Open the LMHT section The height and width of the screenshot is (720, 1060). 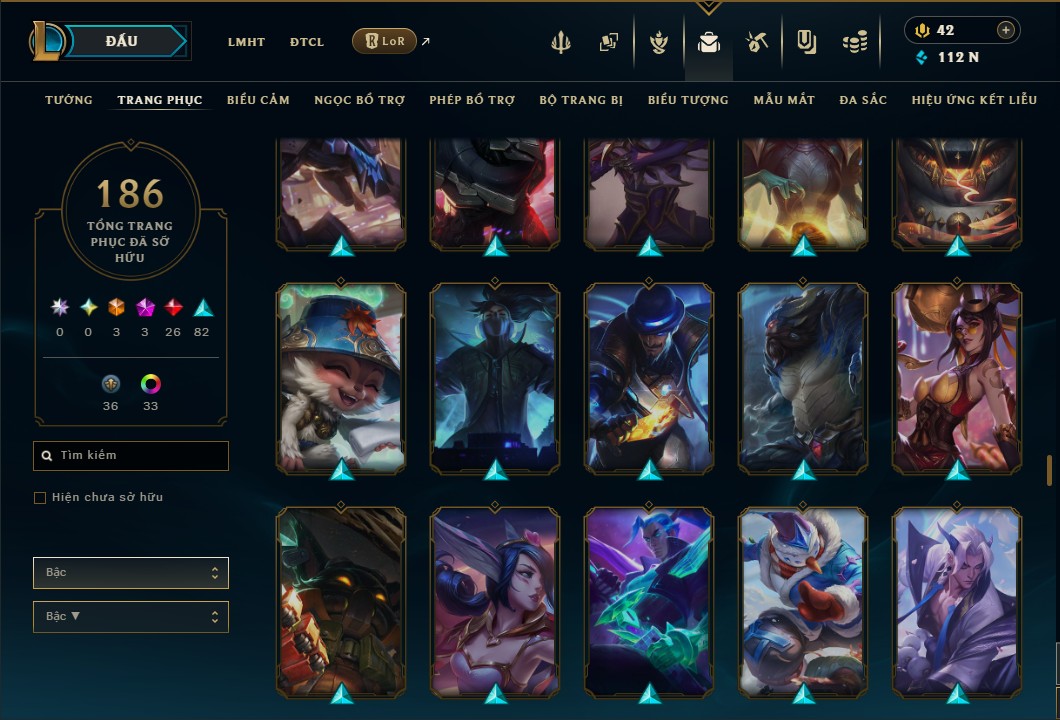tap(246, 42)
